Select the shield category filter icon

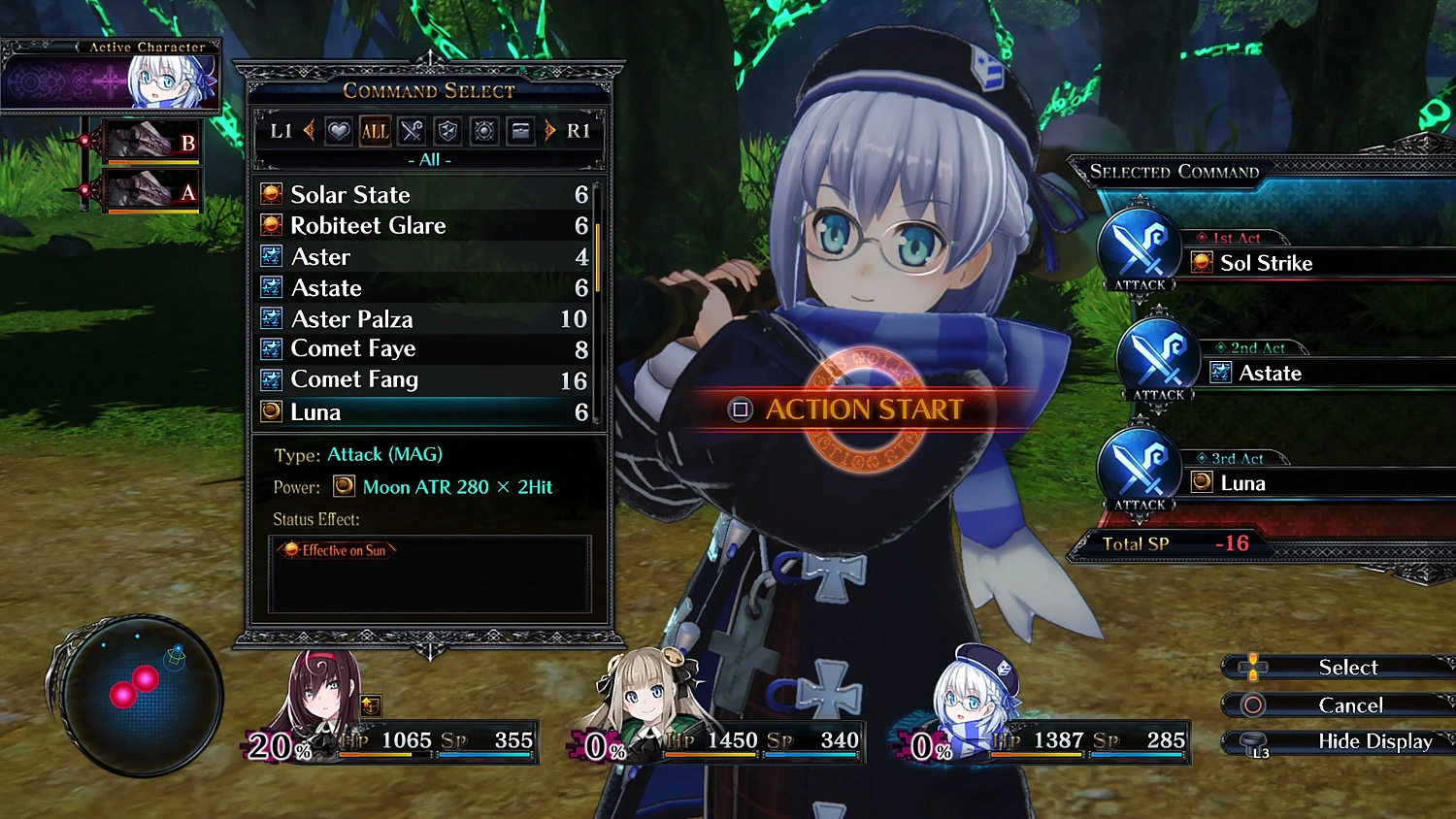coord(447,131)
